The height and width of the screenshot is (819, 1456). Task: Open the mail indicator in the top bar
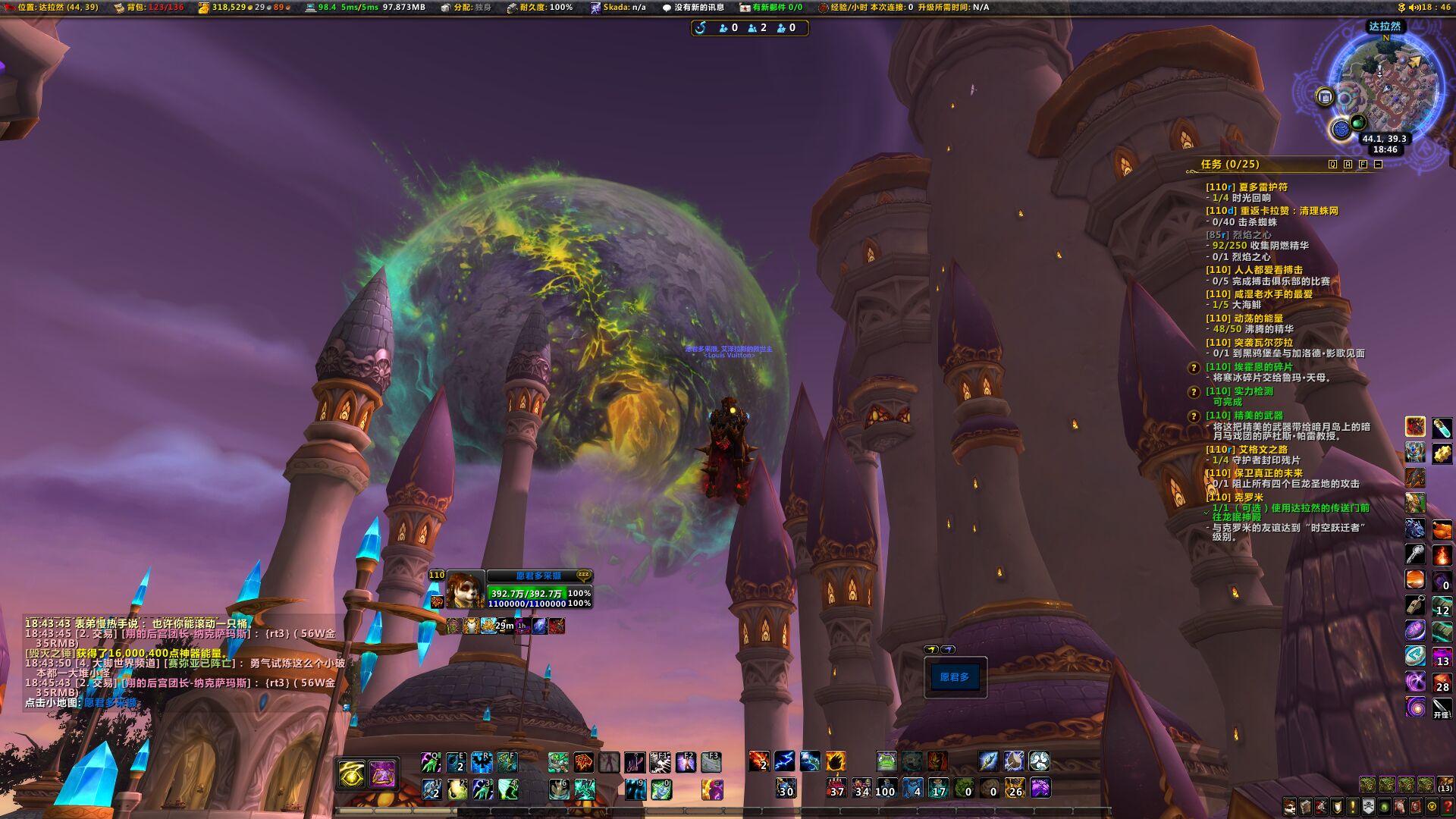(770, 8)
